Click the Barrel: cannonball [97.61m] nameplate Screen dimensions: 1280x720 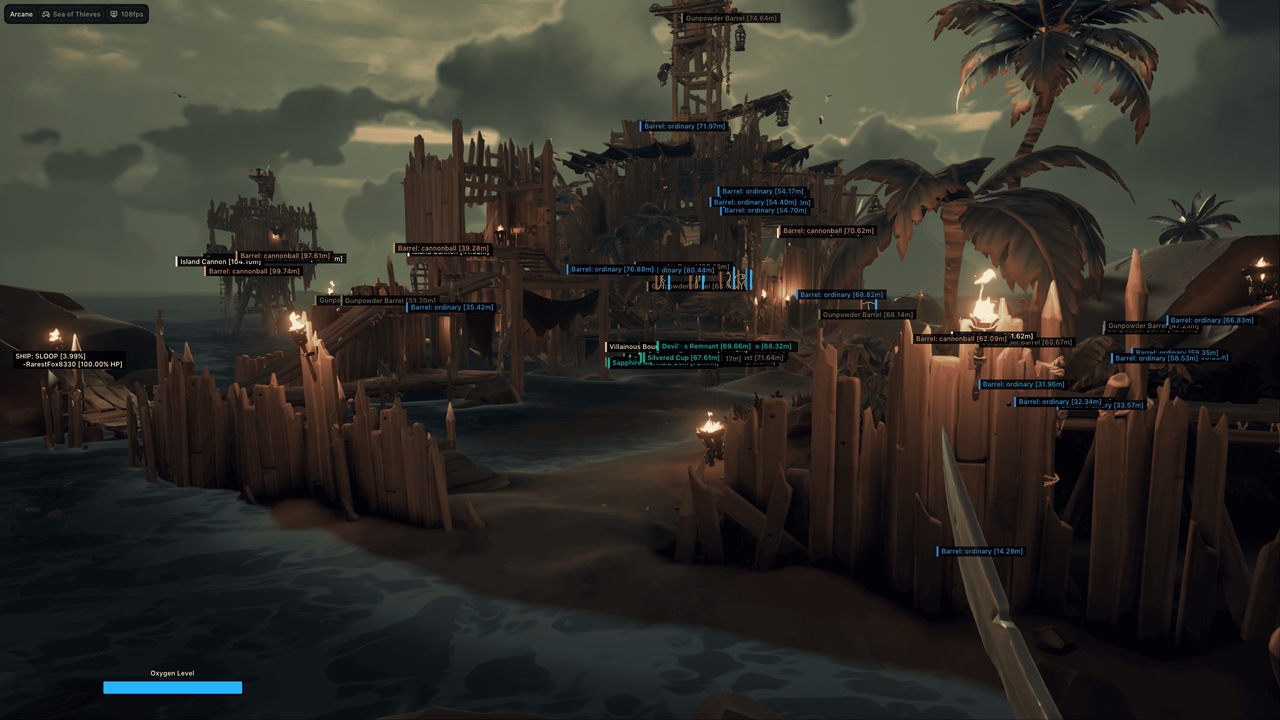283,255
